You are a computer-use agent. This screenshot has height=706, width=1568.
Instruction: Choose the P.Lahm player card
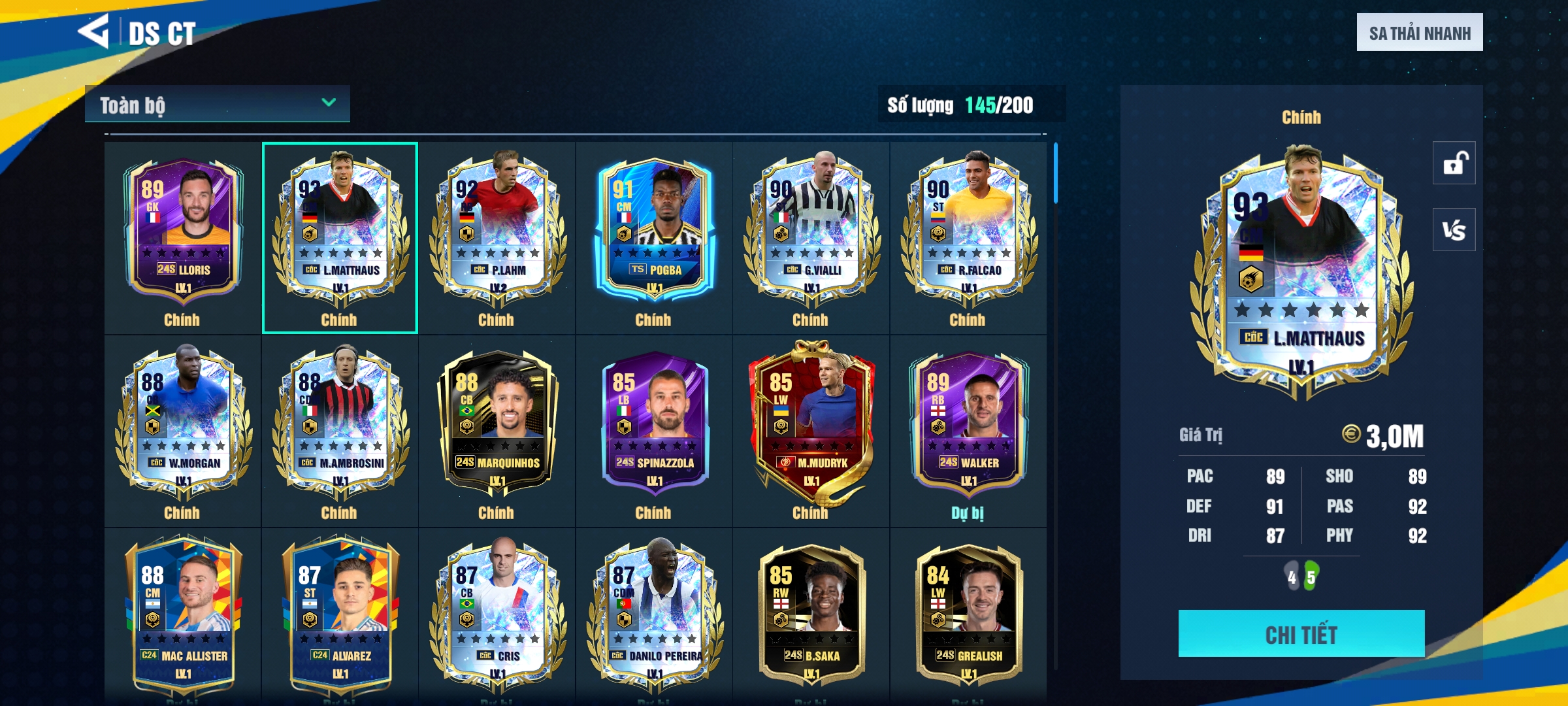497,232
